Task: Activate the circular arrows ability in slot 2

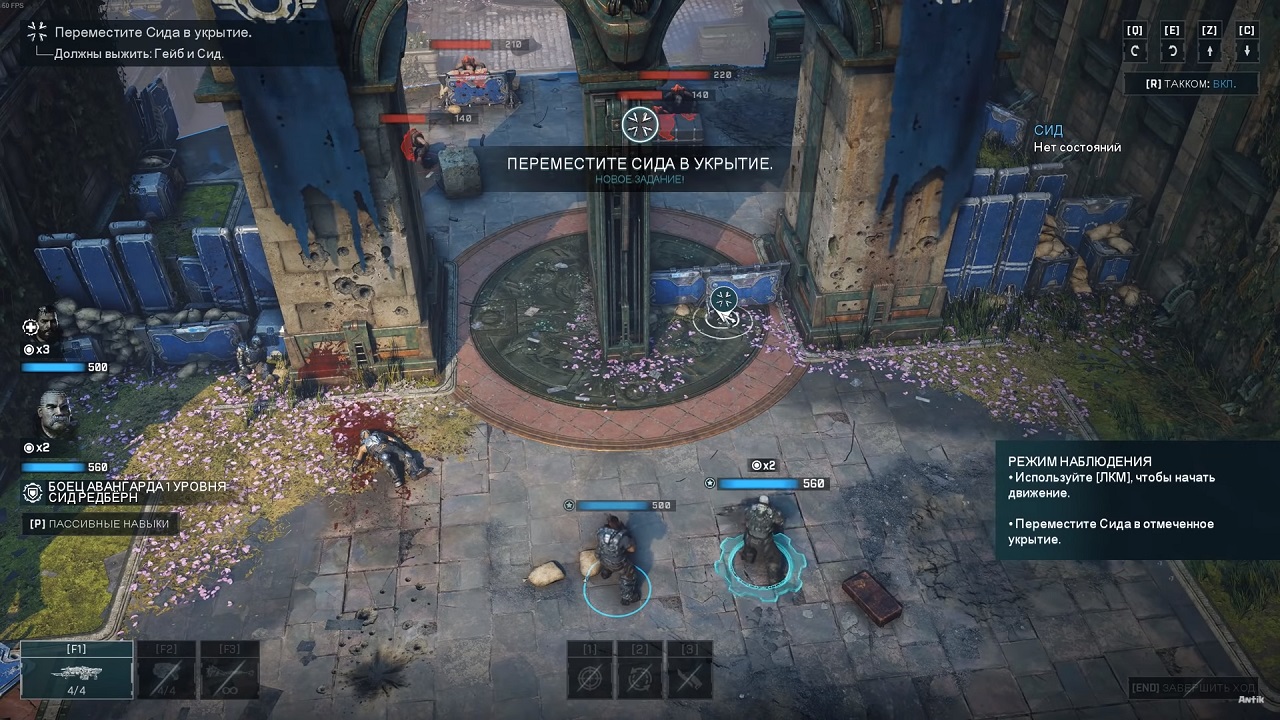Action: [x=640, y=674]
